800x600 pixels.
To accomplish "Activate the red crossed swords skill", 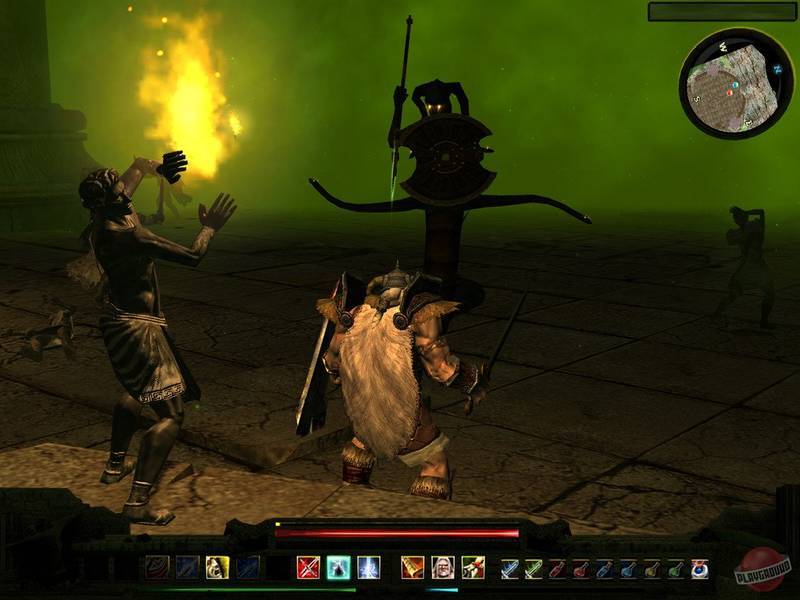I will [308, 568].
